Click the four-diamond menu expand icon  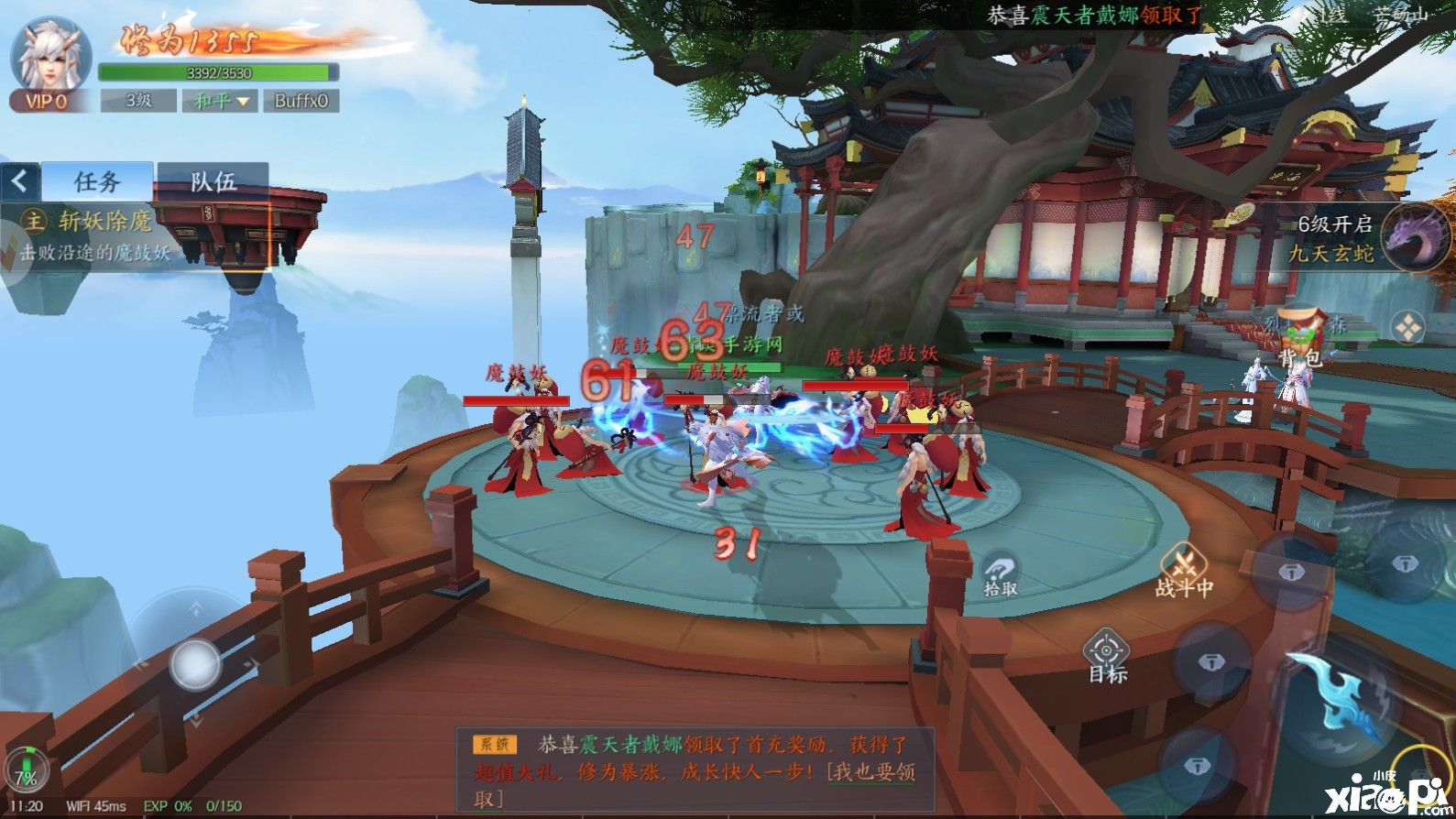1407,327
